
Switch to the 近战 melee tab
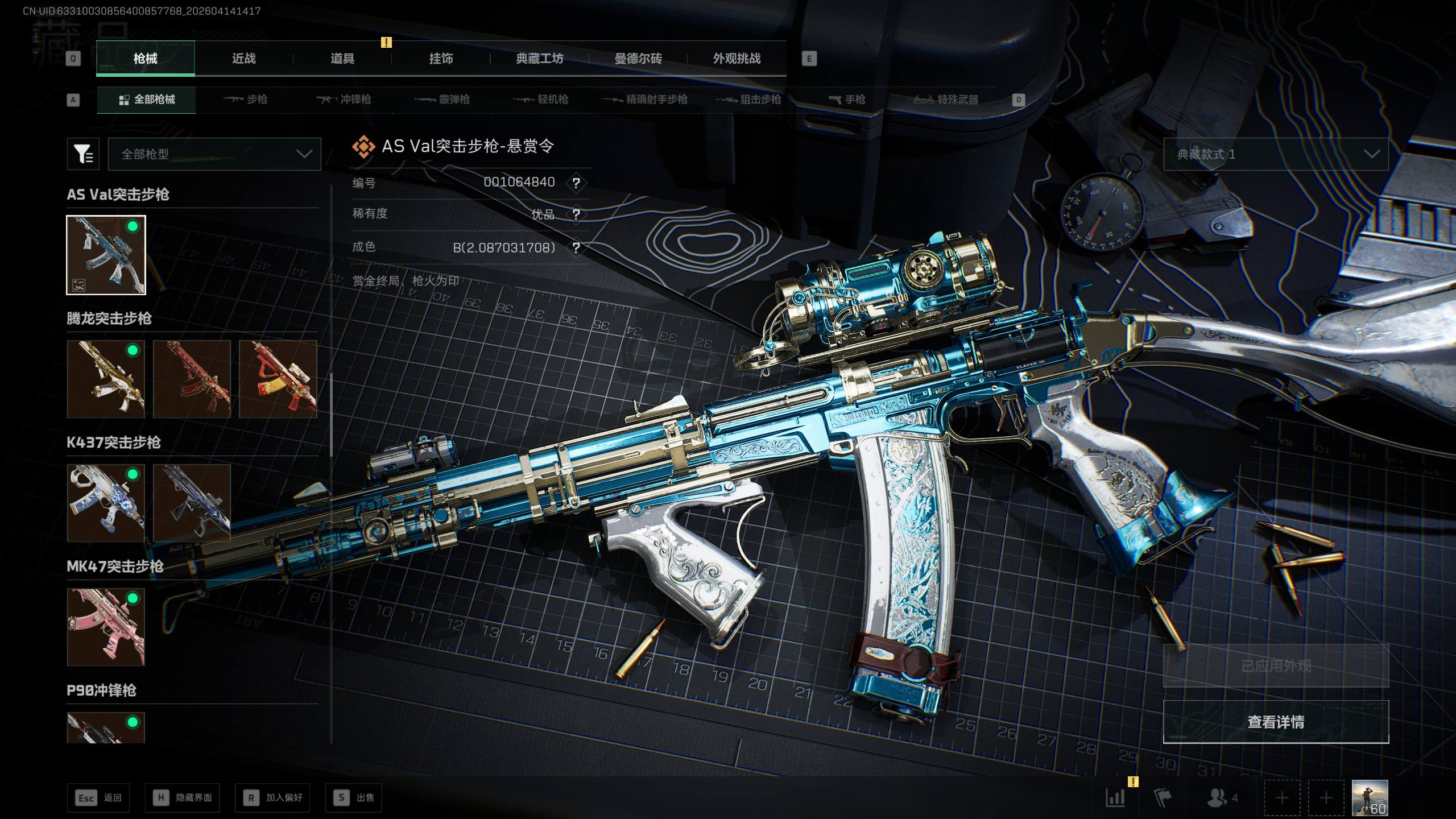point(243,59)
